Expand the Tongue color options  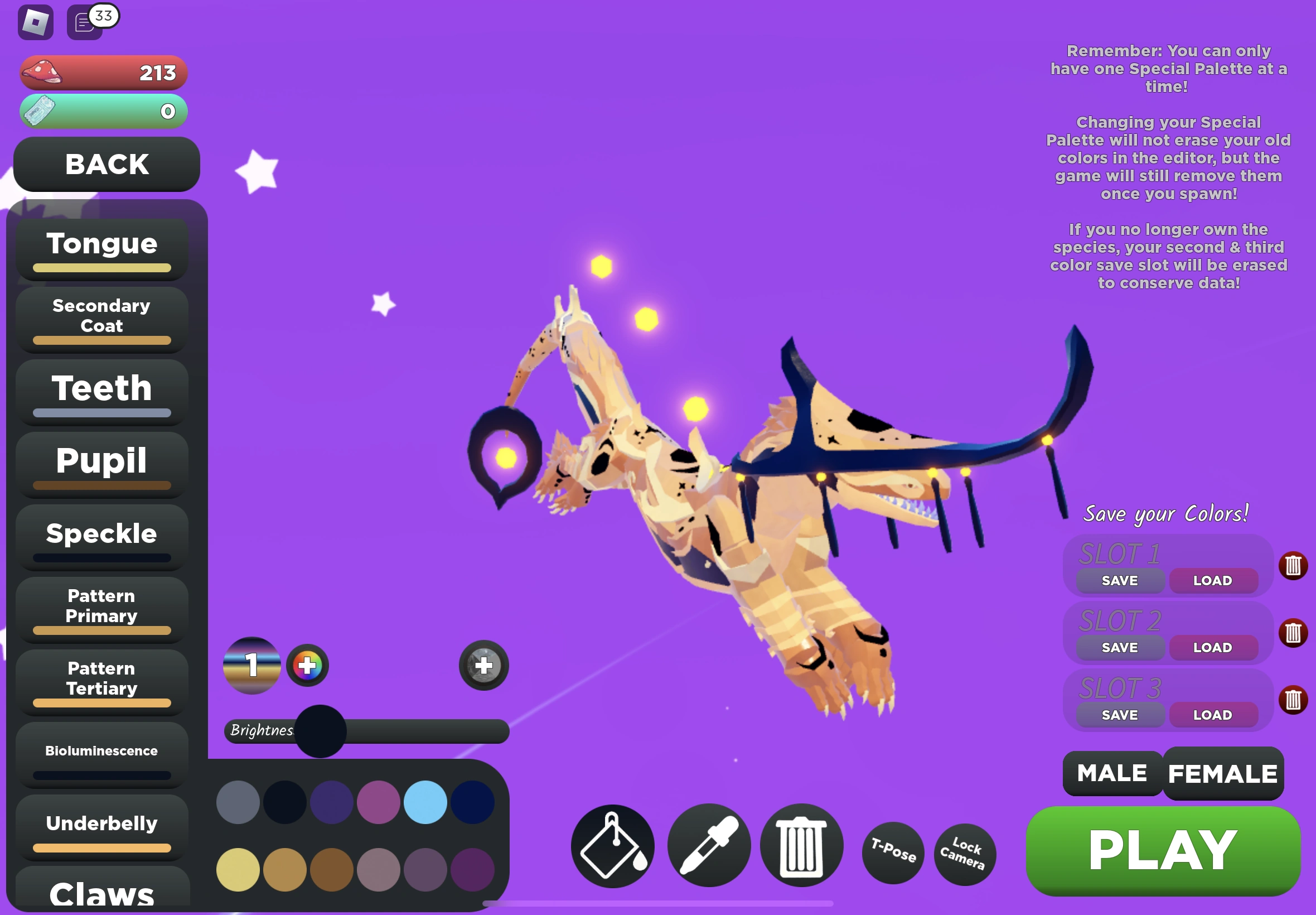click(x=101, y=243)
